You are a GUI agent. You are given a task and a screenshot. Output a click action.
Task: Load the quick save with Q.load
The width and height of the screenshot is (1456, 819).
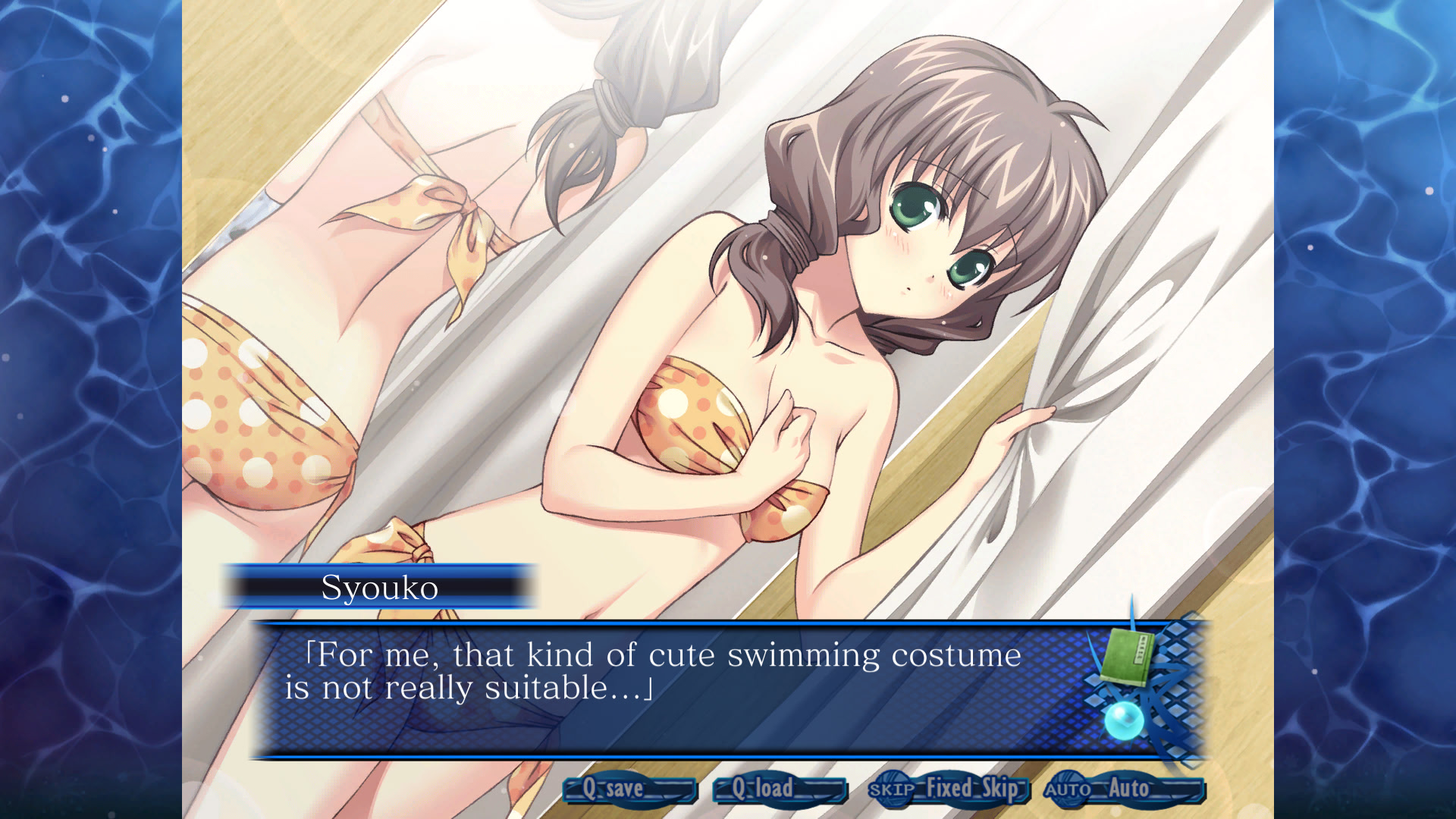coord(779,789)
